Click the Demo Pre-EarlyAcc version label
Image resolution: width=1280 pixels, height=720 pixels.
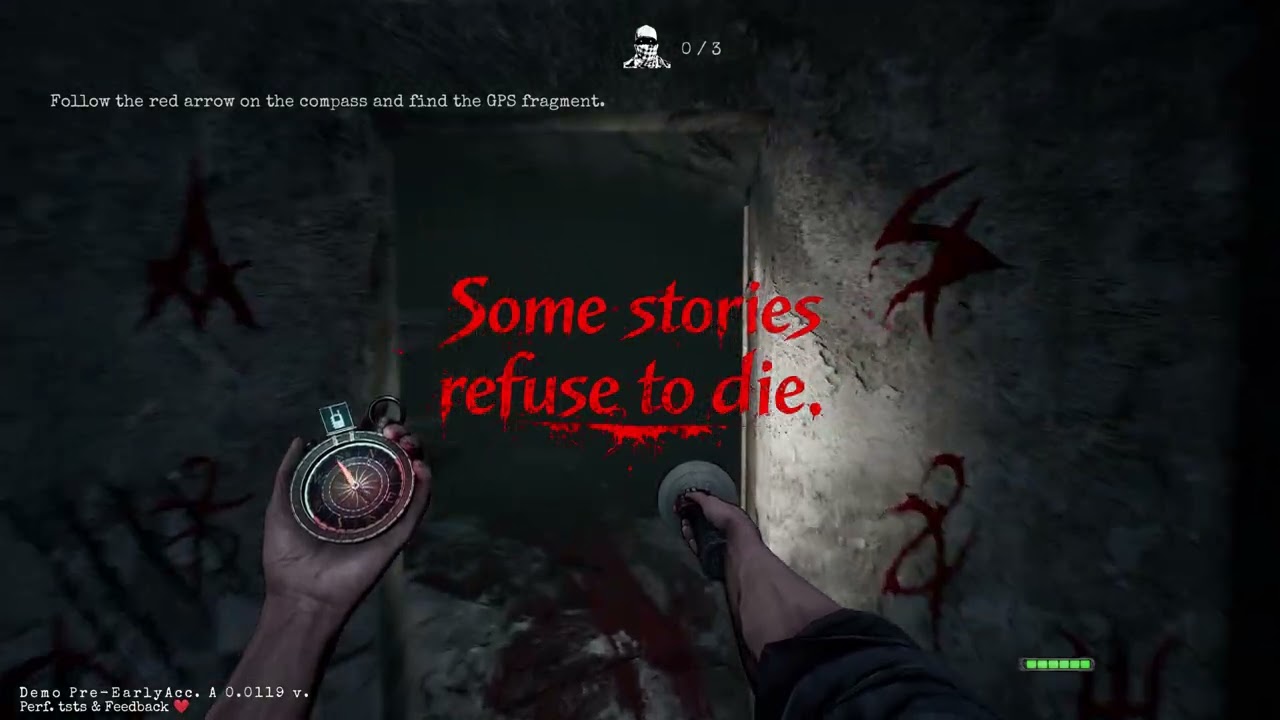pos(165,691)
